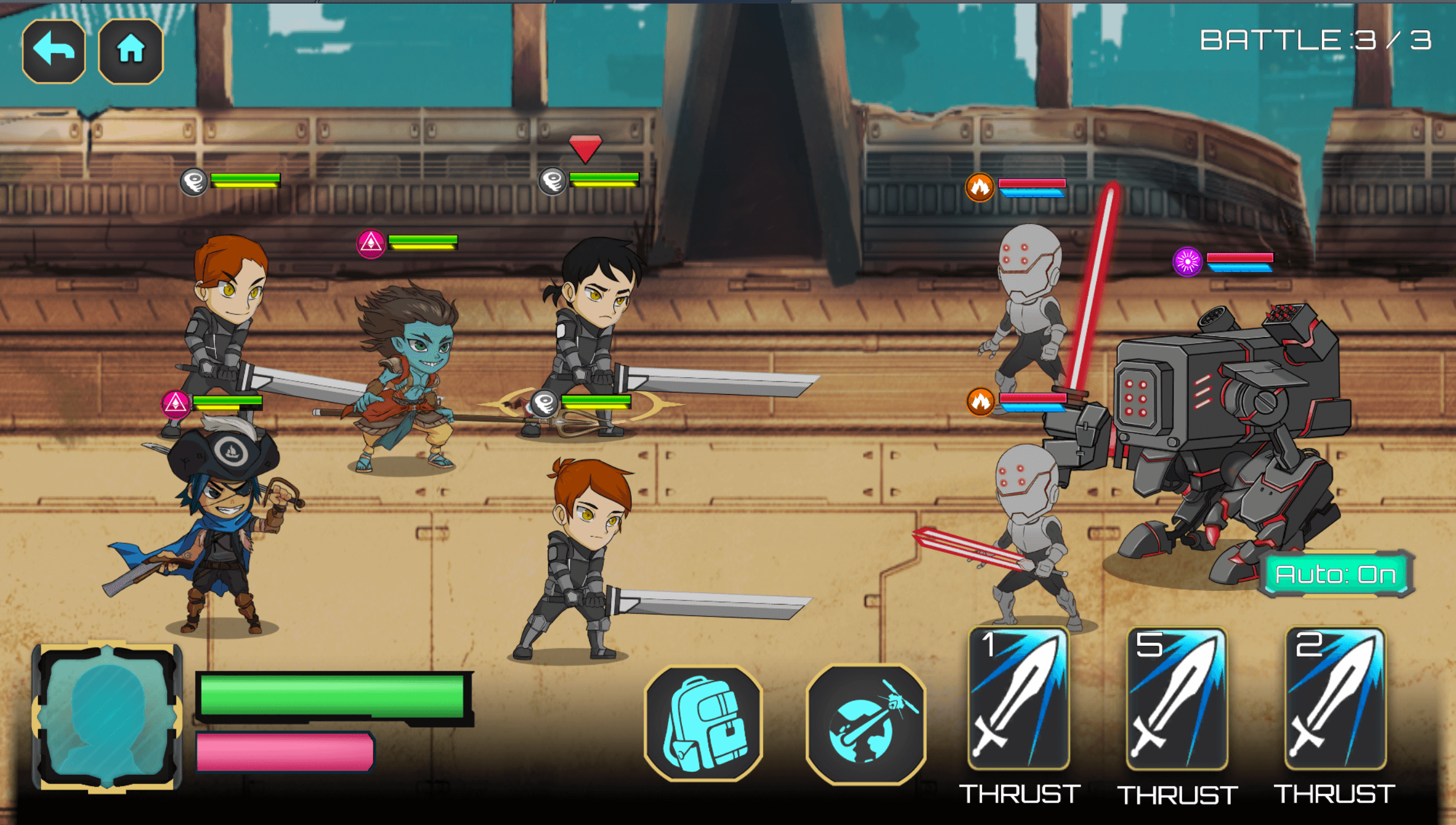Play the Thrust card numbered 5
The height and width of the screenshot is (825, 1456).
1176,699
